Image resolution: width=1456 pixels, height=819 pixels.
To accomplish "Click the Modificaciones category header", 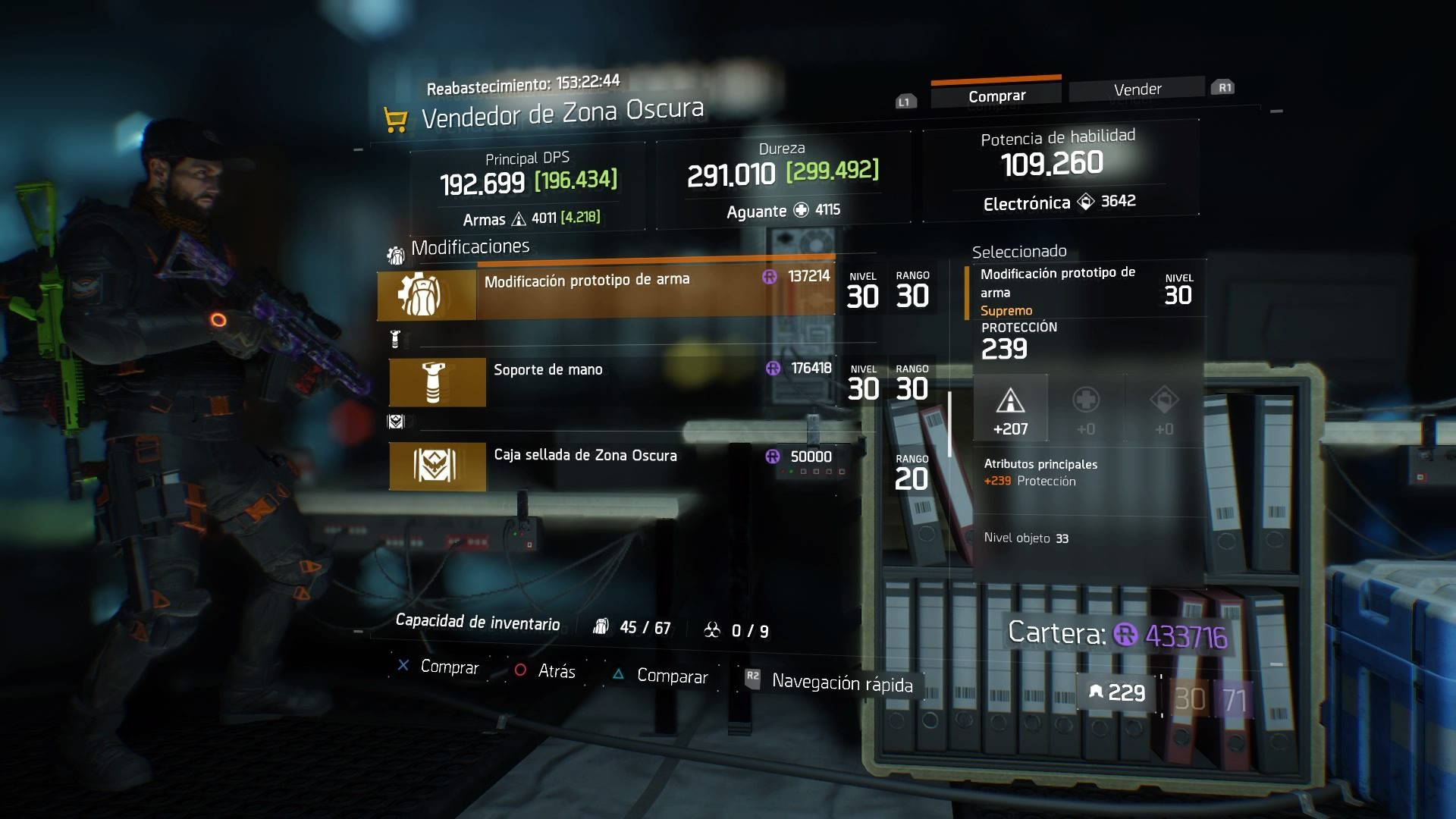I will [x=469, y=247].
